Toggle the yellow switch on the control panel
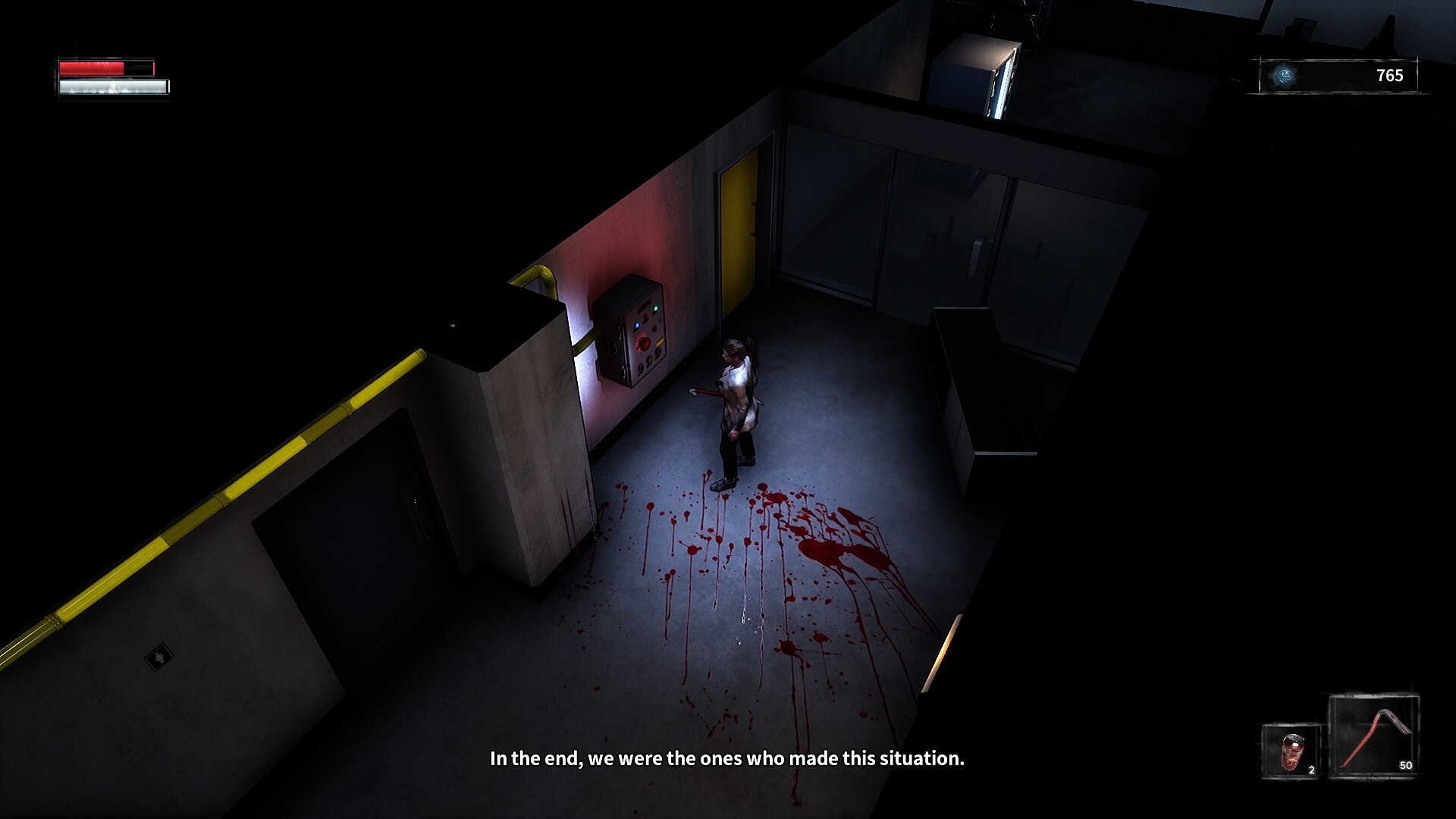The width and height of the screenshot is (1456, 819). [x=660, y=341]
